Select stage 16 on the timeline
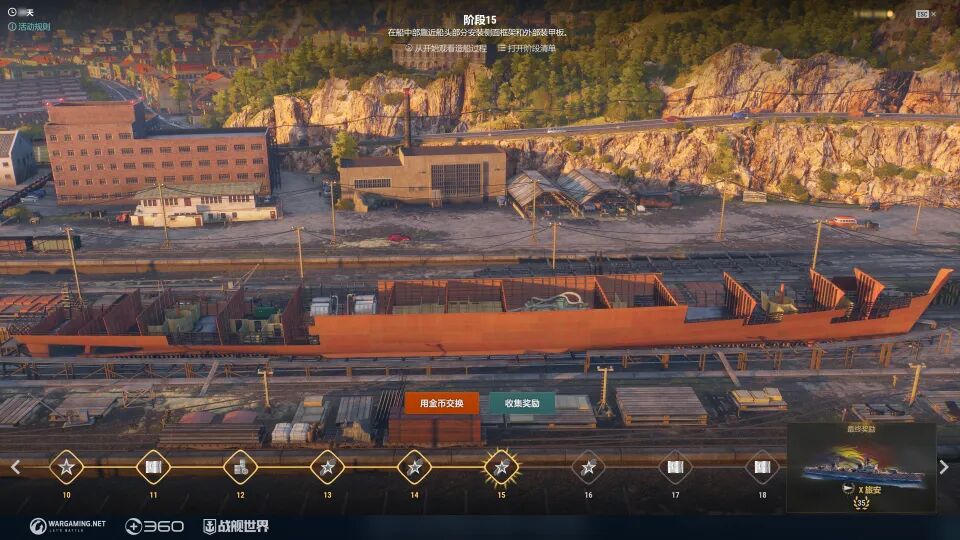Viewport: 960px width, 540px height. coord(588,466)
